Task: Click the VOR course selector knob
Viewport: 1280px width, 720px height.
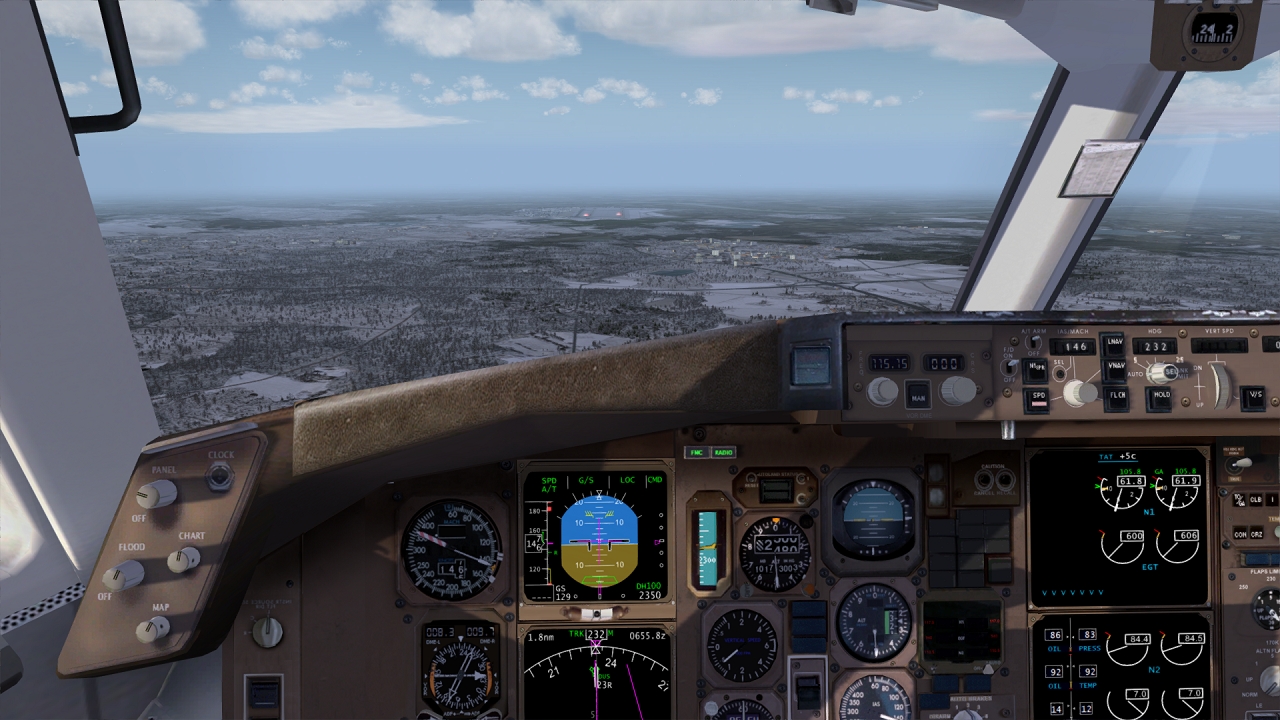Action: [957, 390]
